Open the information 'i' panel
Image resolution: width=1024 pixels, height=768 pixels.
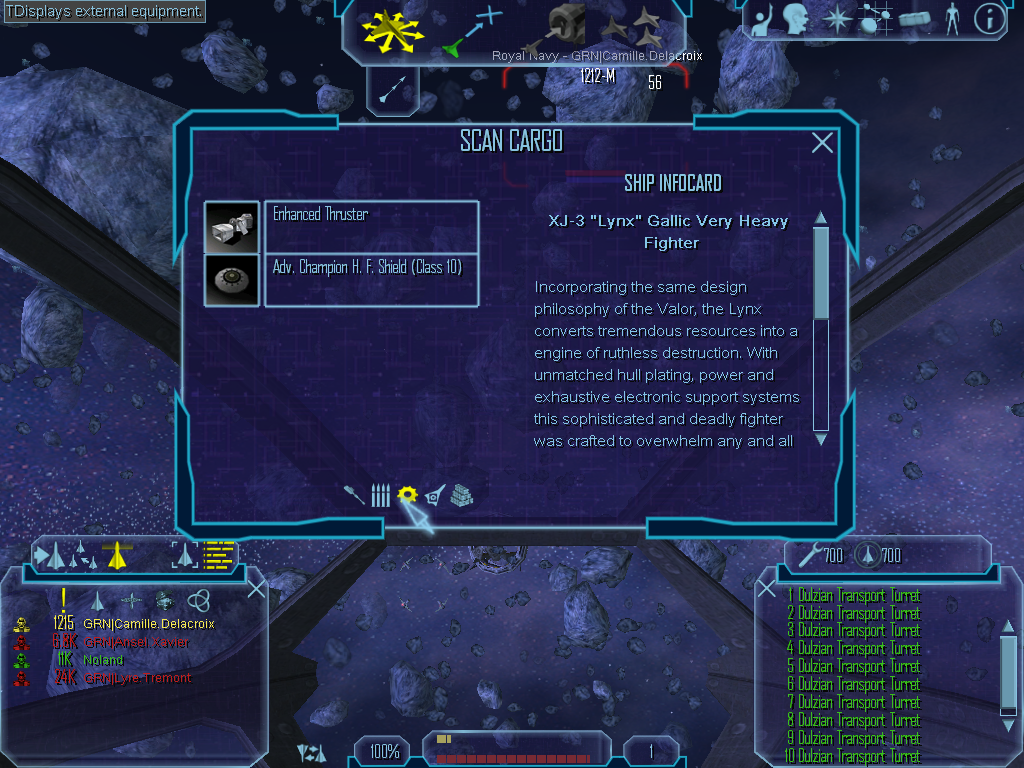989,19
